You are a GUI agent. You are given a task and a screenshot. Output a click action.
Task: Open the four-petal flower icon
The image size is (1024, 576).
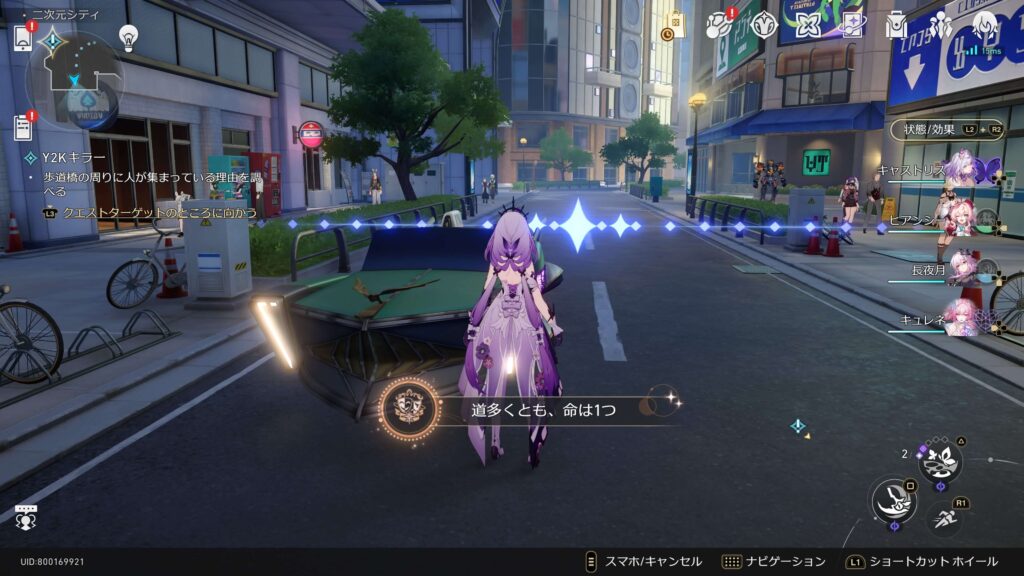[808, 25]
